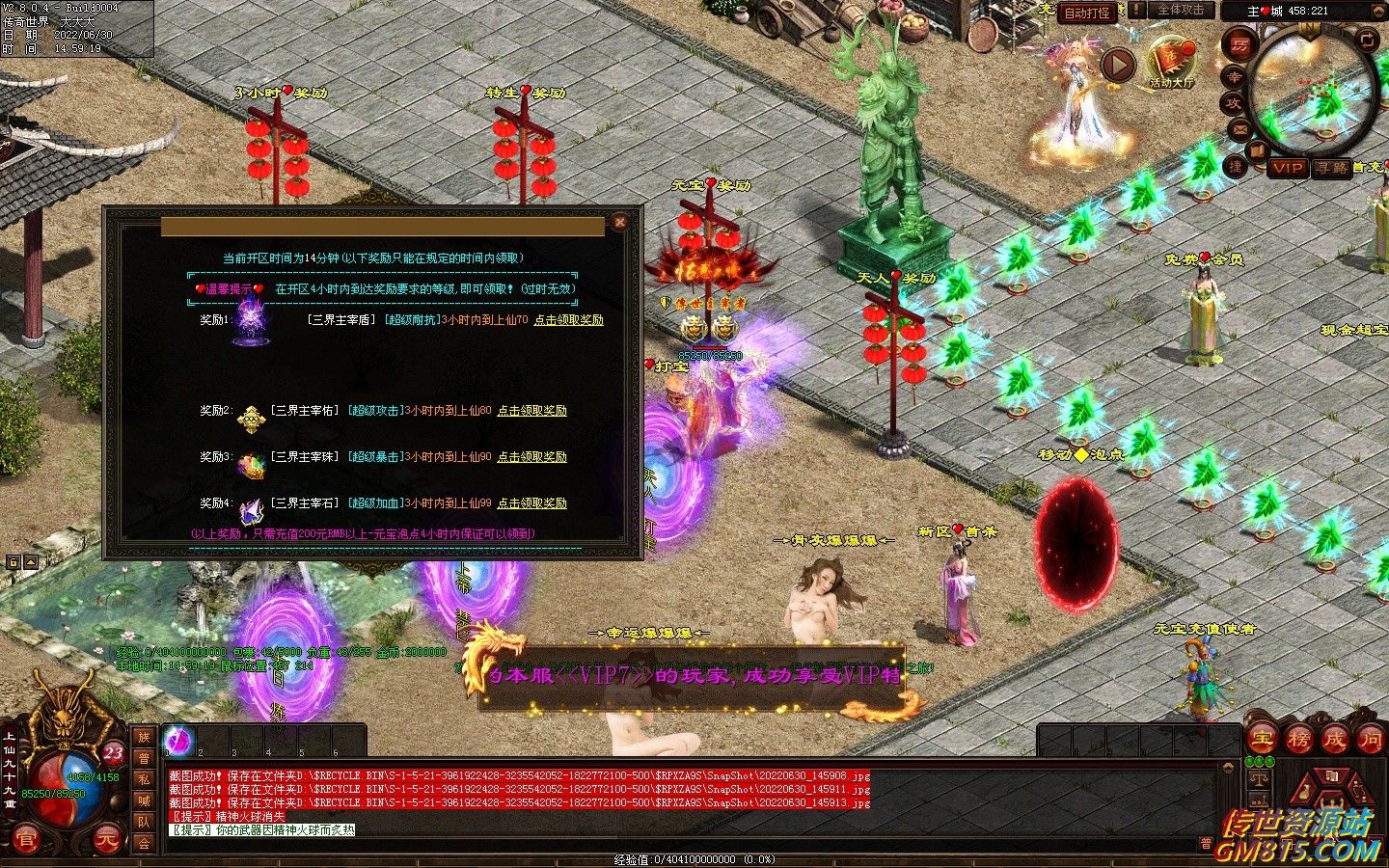1389x868 pixels.
Task: Use the purple gem in hotbar slot 1
Action: pyautogui.click(x=178, y=741)
